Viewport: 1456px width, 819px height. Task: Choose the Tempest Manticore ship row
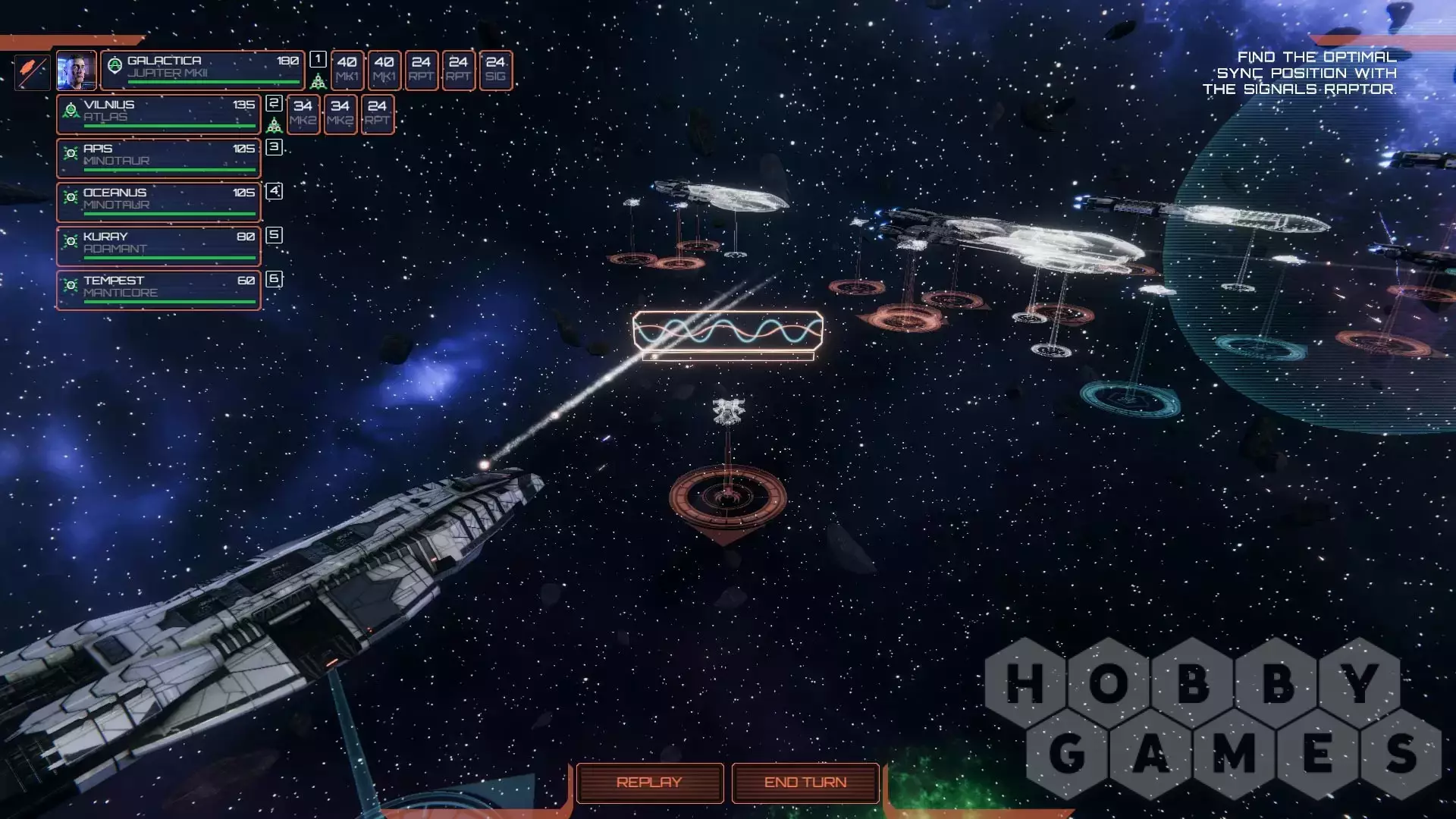coord(158,290)
